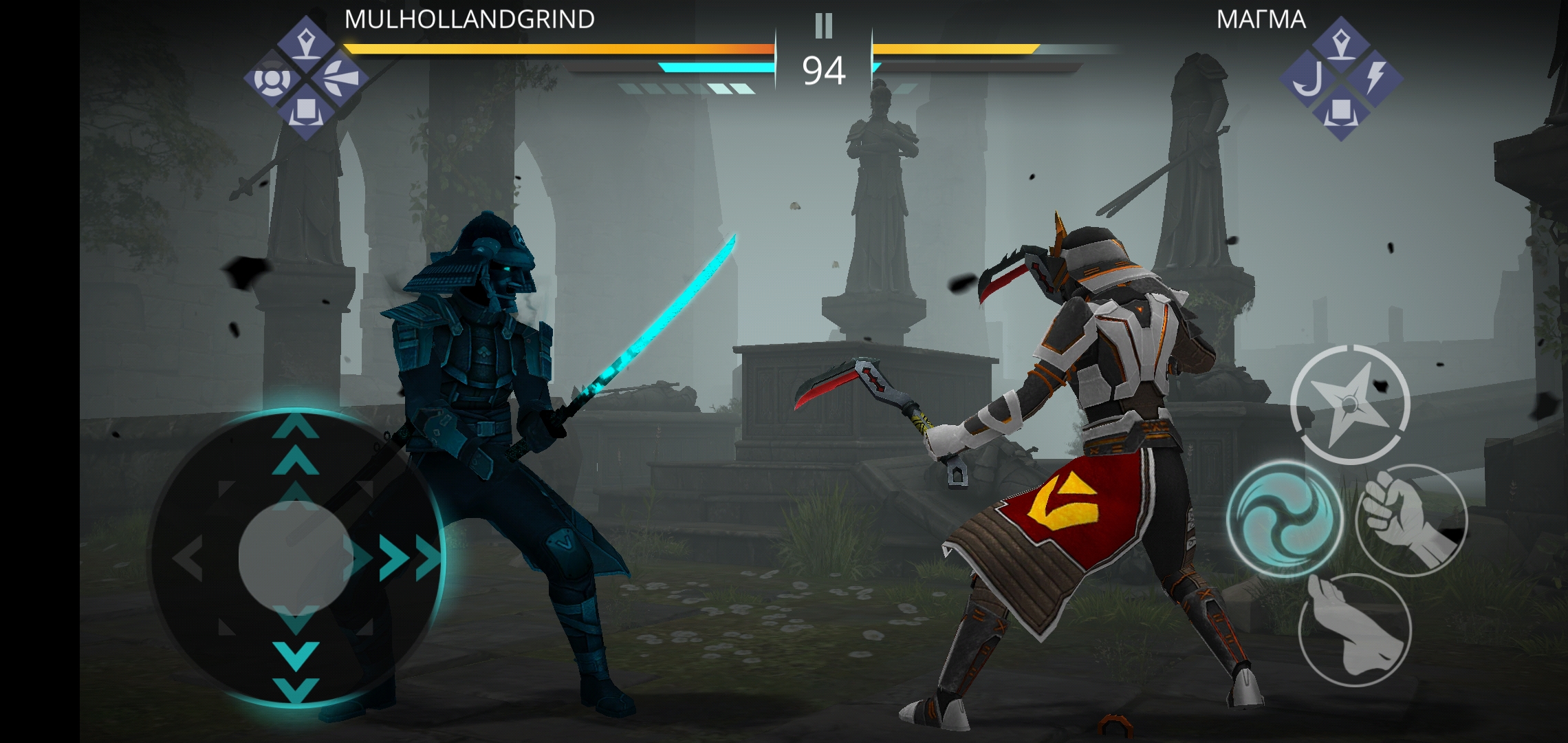The width and height of the screenshot is (1568, 743).
Task: Tap the joystick's right double-arrow
Action: [409, 557]
